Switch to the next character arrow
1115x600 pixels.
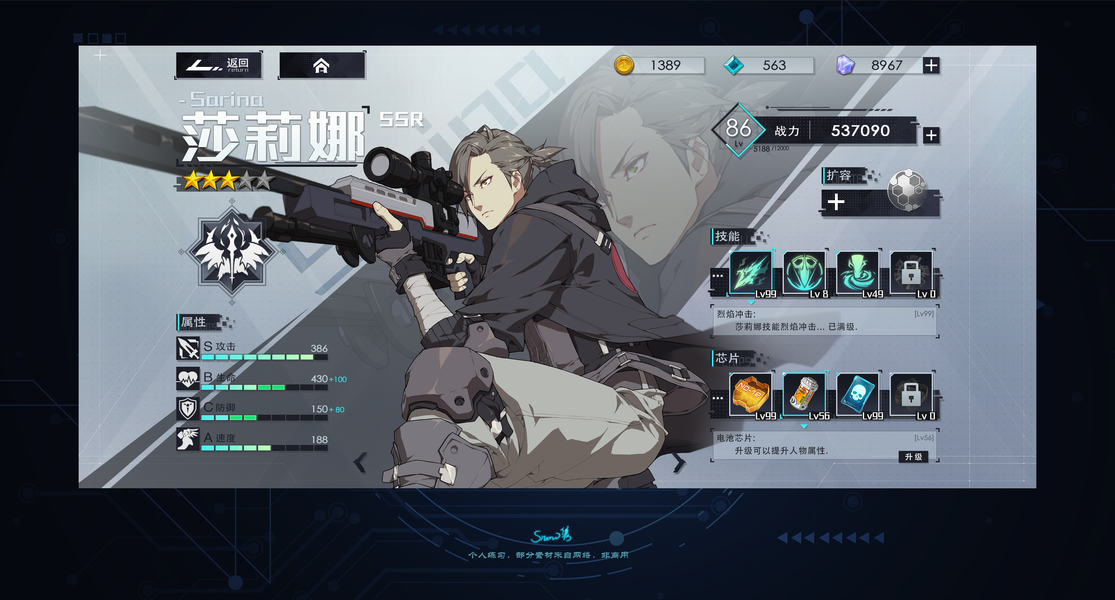[679, 462]
